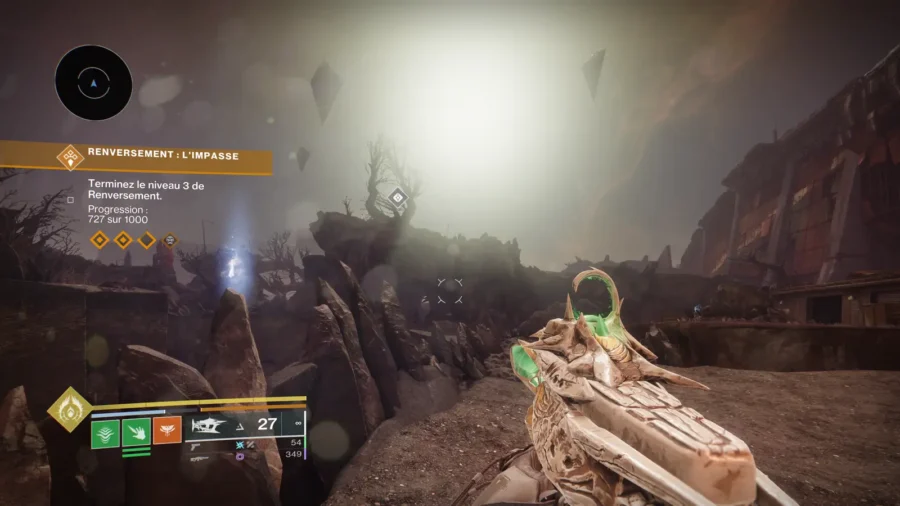Viewport: 900px width, 506px height.
Task: Select the equipped weapon silhouette icon
Action: (210, 425)
